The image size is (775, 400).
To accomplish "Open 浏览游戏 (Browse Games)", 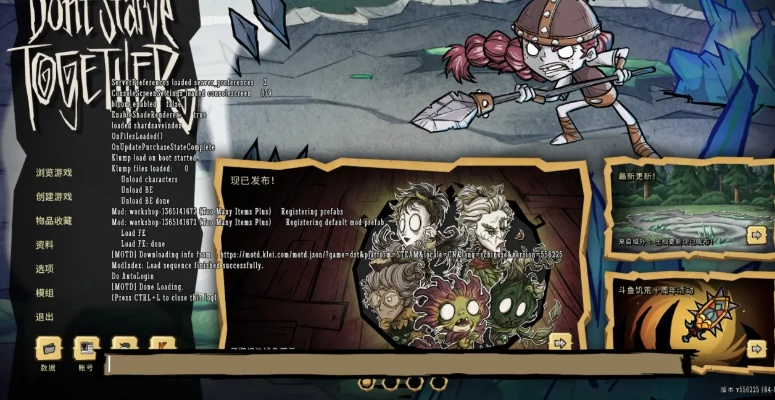I will pos(54,173).
